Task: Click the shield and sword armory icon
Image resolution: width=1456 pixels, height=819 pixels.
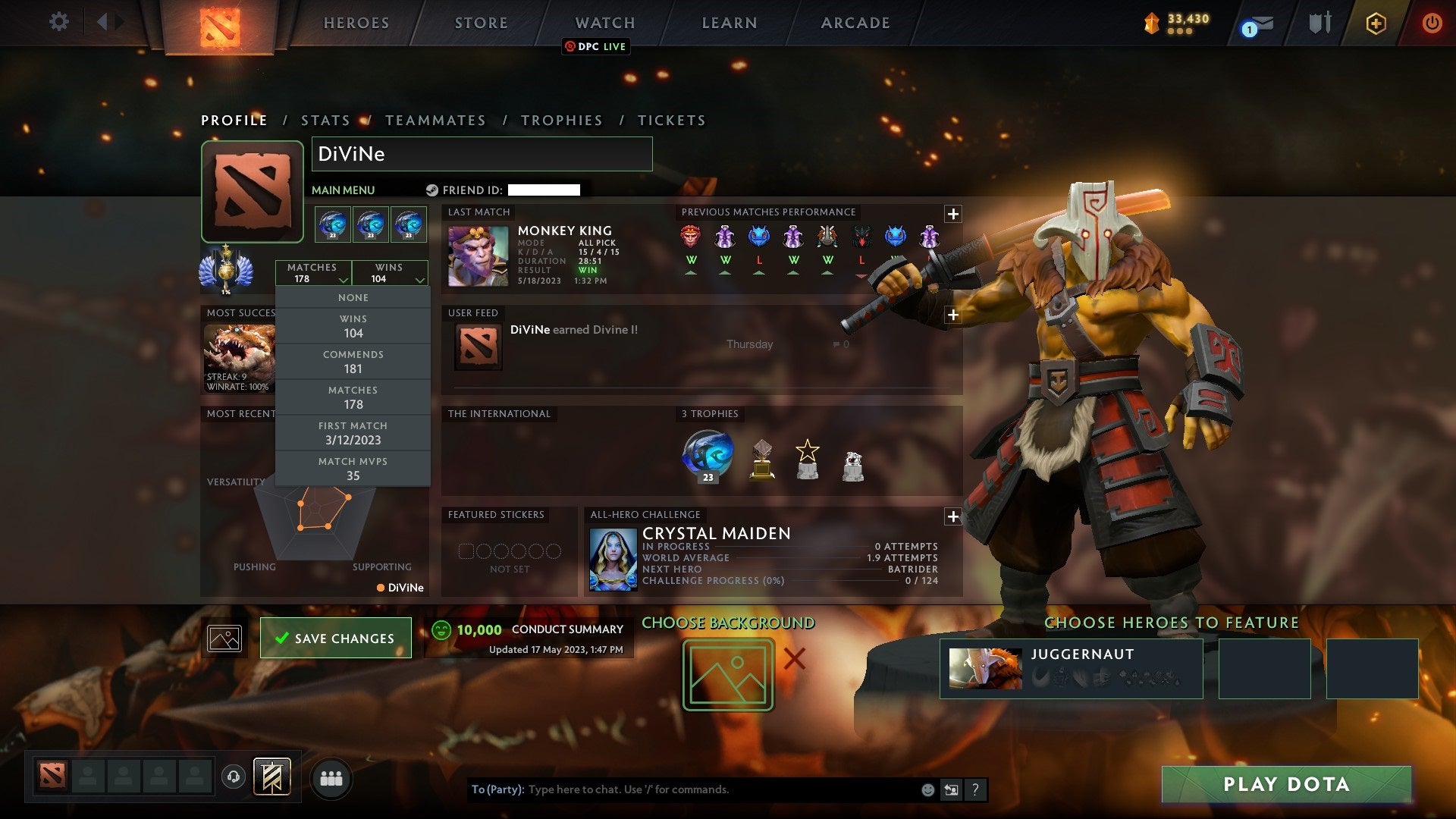Action: pyautogui.click(x=1319, y=22)
